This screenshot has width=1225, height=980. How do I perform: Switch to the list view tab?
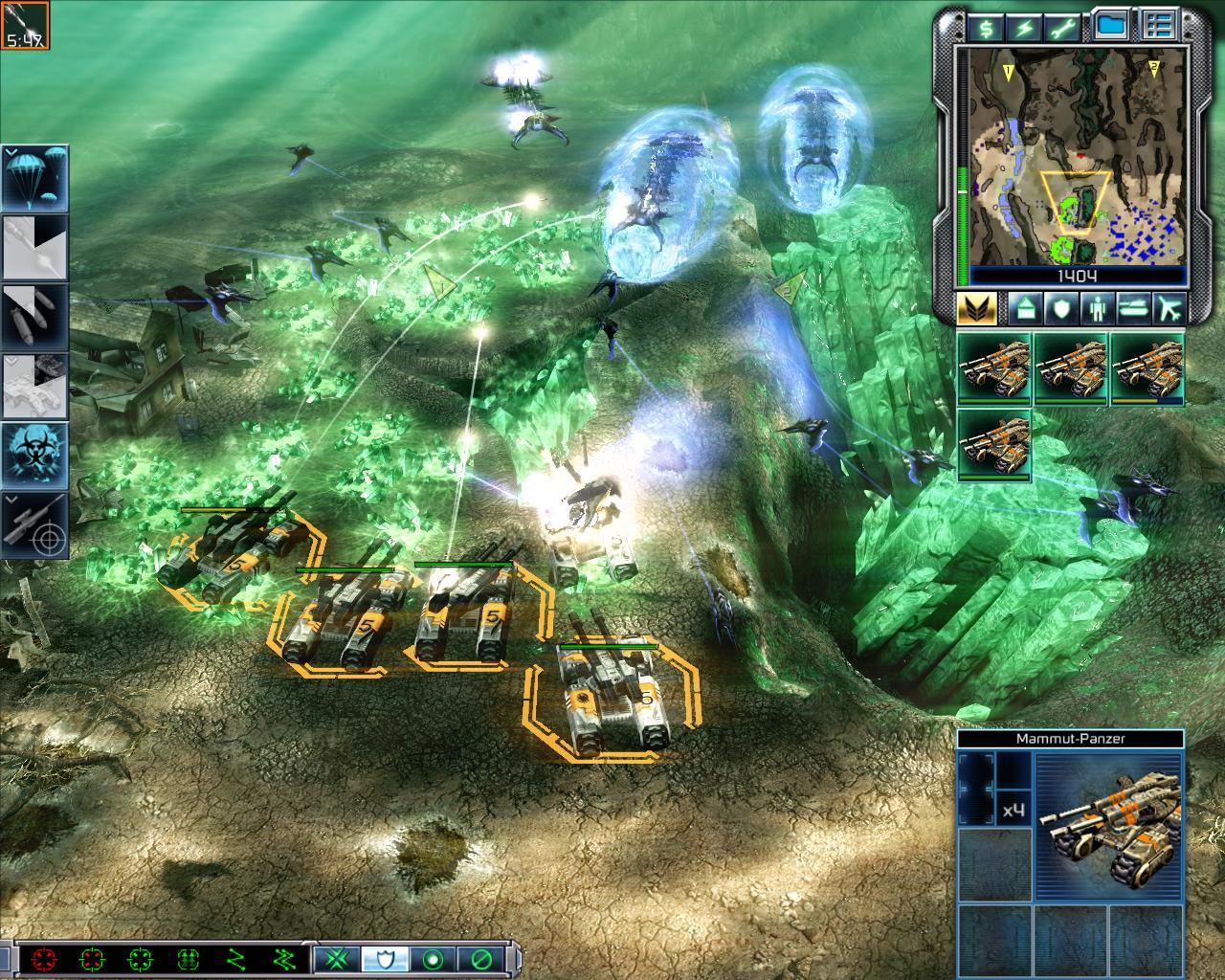click(1159, 27)
